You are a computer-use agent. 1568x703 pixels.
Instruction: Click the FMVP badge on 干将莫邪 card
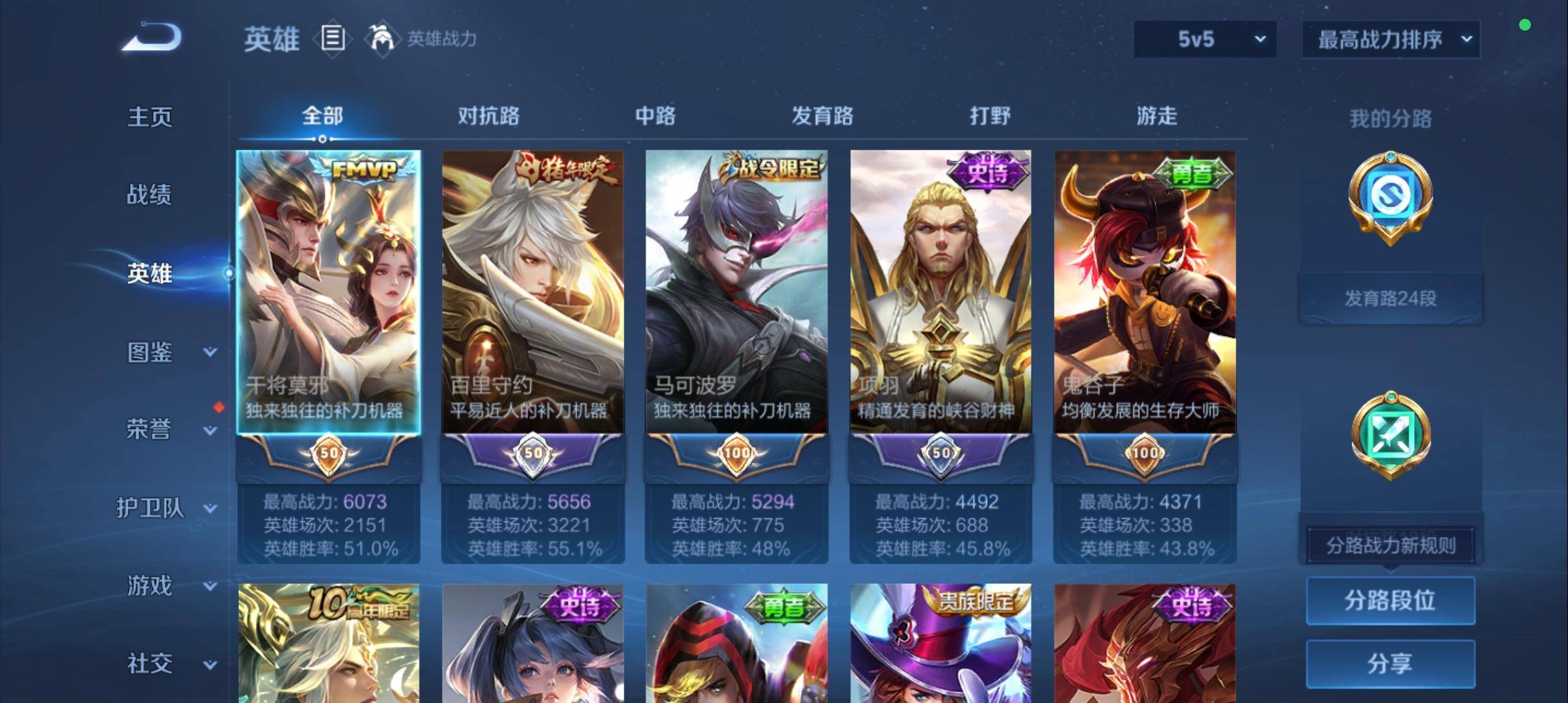[363, 169]
